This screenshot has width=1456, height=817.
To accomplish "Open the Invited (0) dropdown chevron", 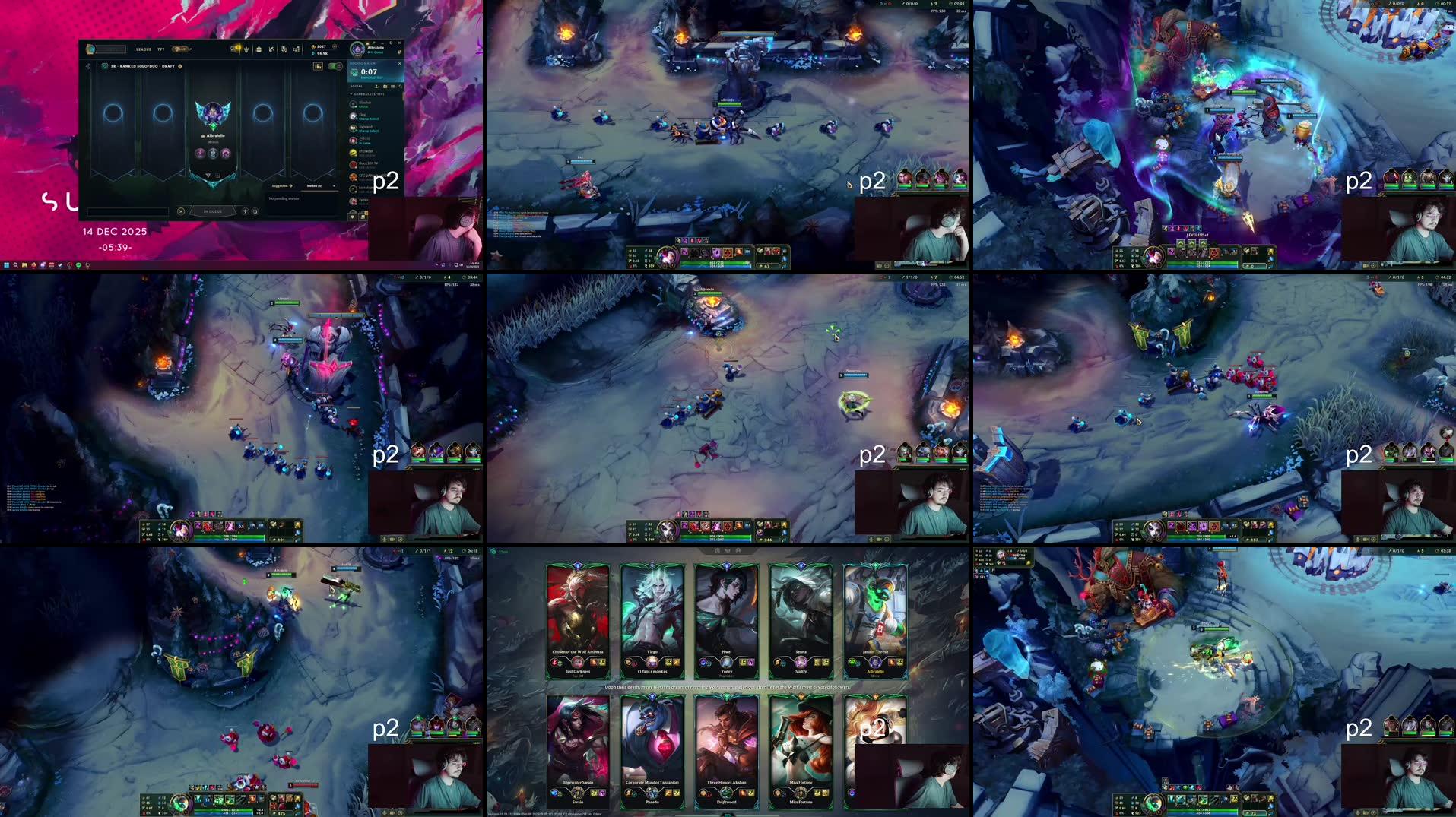I will point(334,185).
